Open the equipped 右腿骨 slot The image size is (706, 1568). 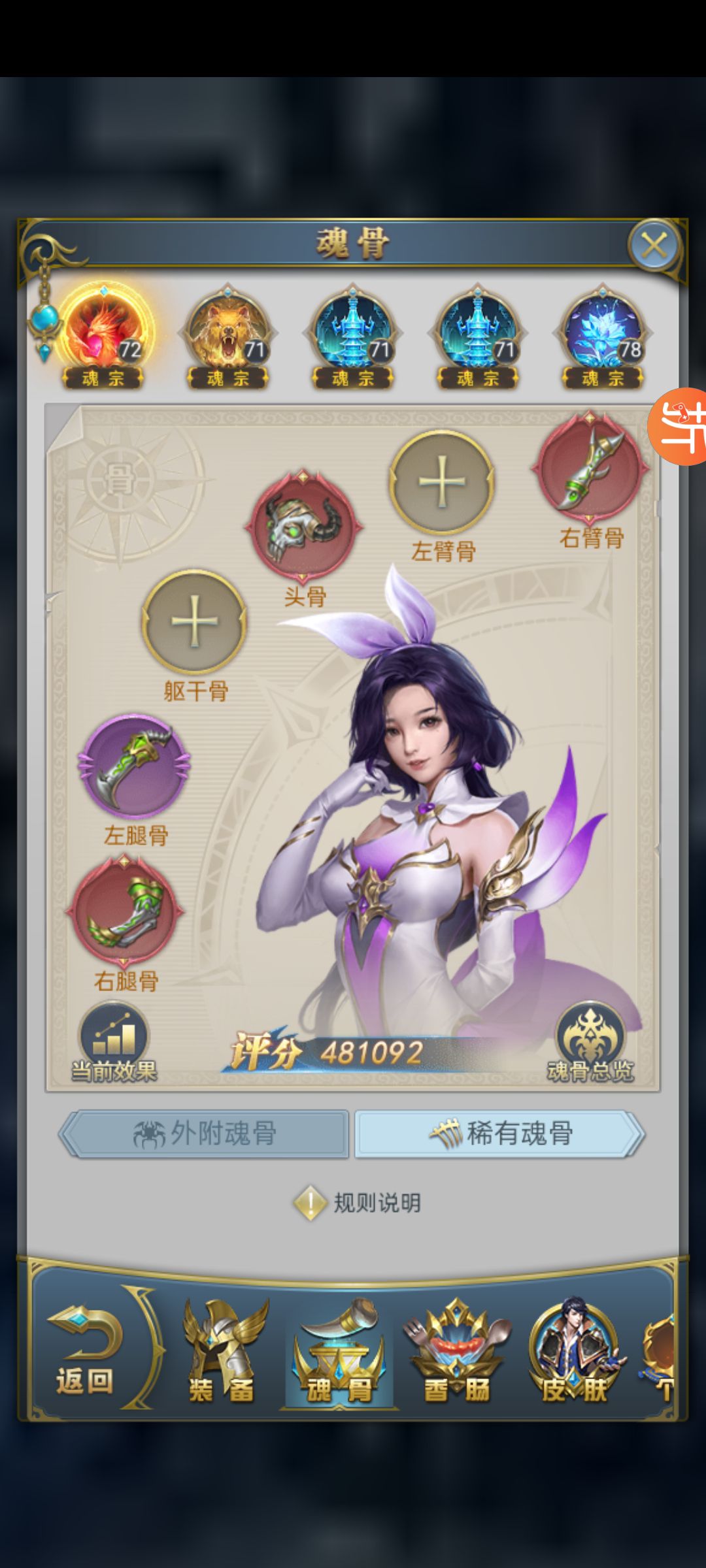[124, 911]
